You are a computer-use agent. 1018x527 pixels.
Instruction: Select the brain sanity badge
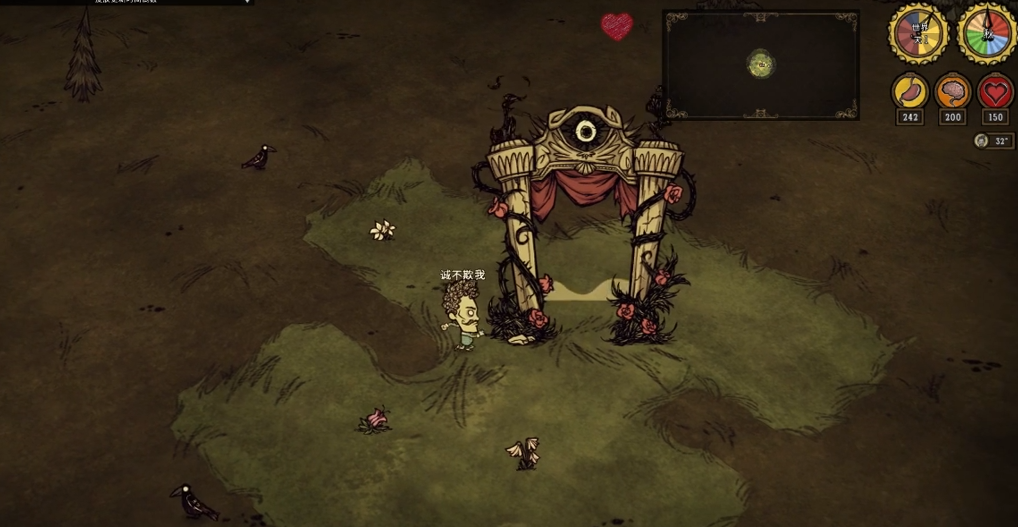pyautogui.click(x=952, y=93)
